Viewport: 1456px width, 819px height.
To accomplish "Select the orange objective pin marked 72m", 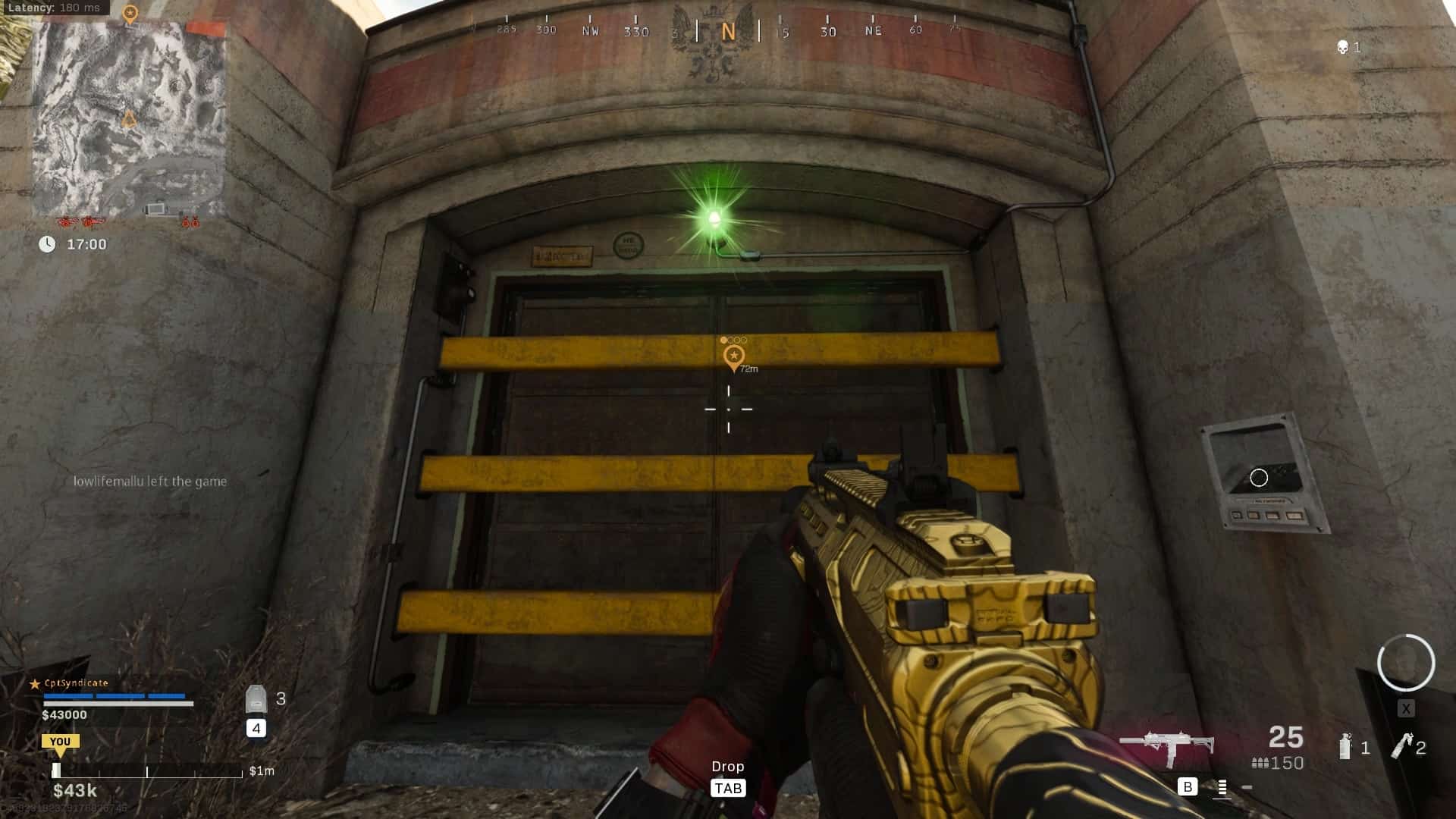I will [x=733, y=357].
